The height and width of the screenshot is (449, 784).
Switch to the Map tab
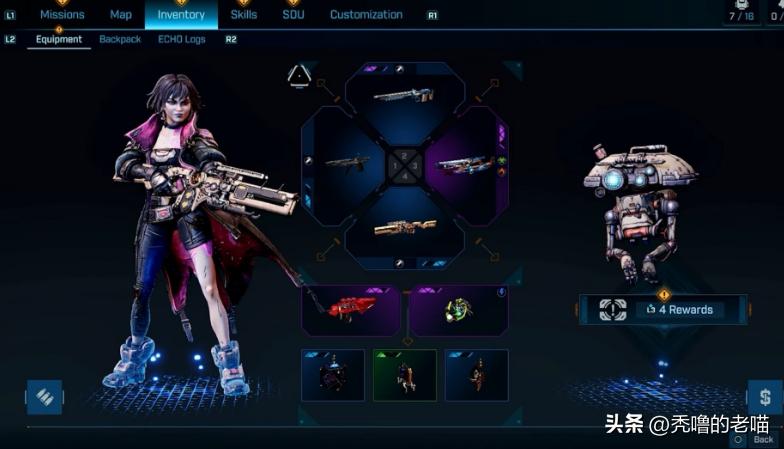121,15
